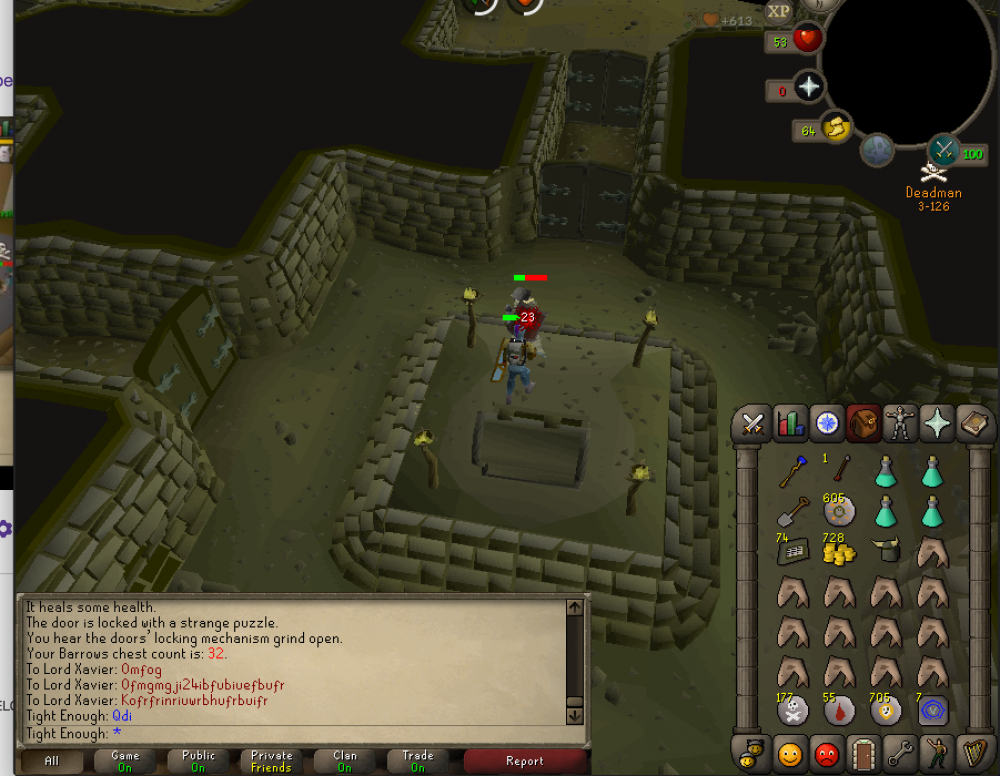Select the Public chat filter
Viewport: 1000px width, 776px height.
198,761
